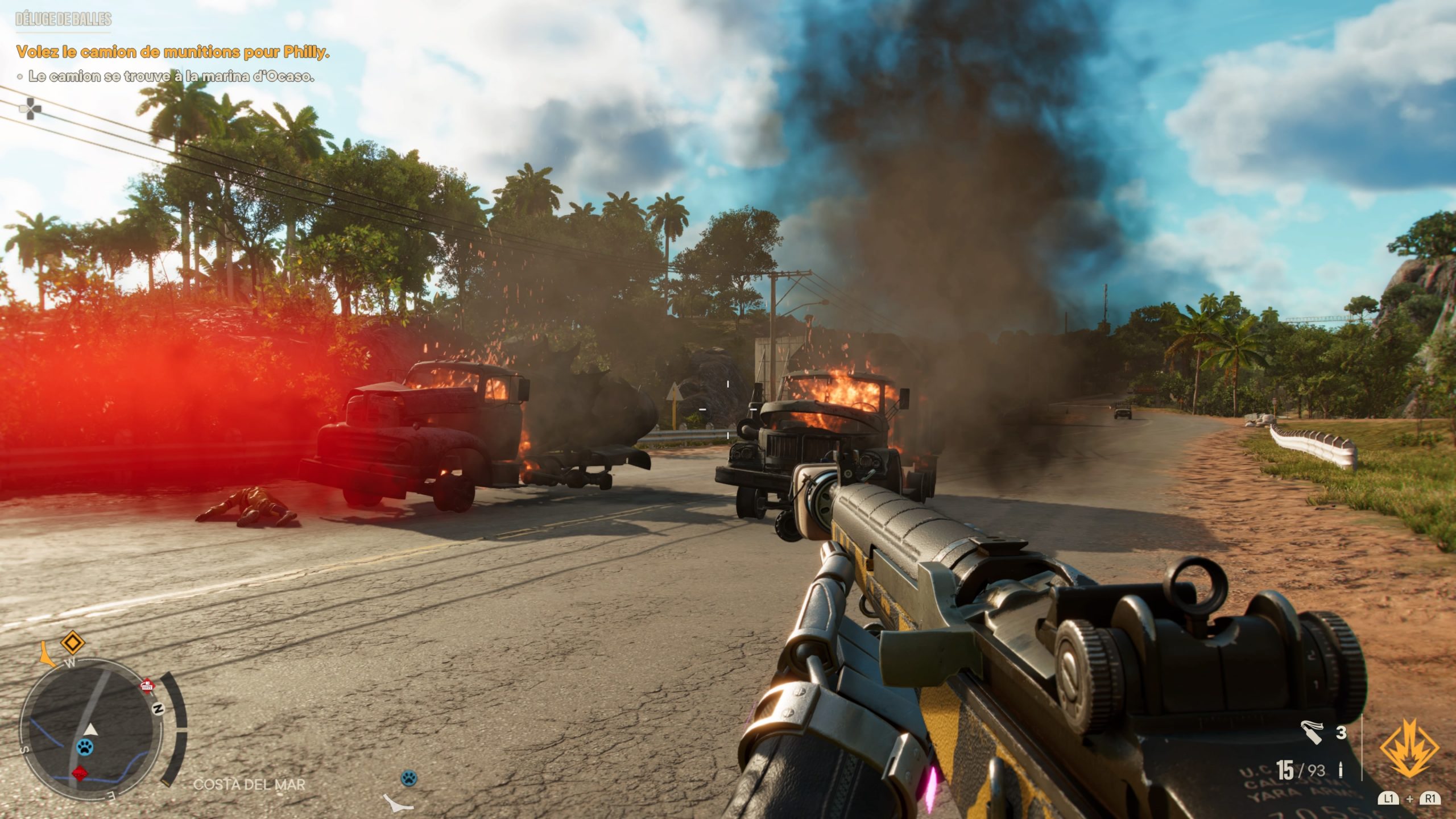Select the red diamond marker at minimap bottom
Screen dimensions: 1456x819
pyautogui.click(x=80, y=773)
